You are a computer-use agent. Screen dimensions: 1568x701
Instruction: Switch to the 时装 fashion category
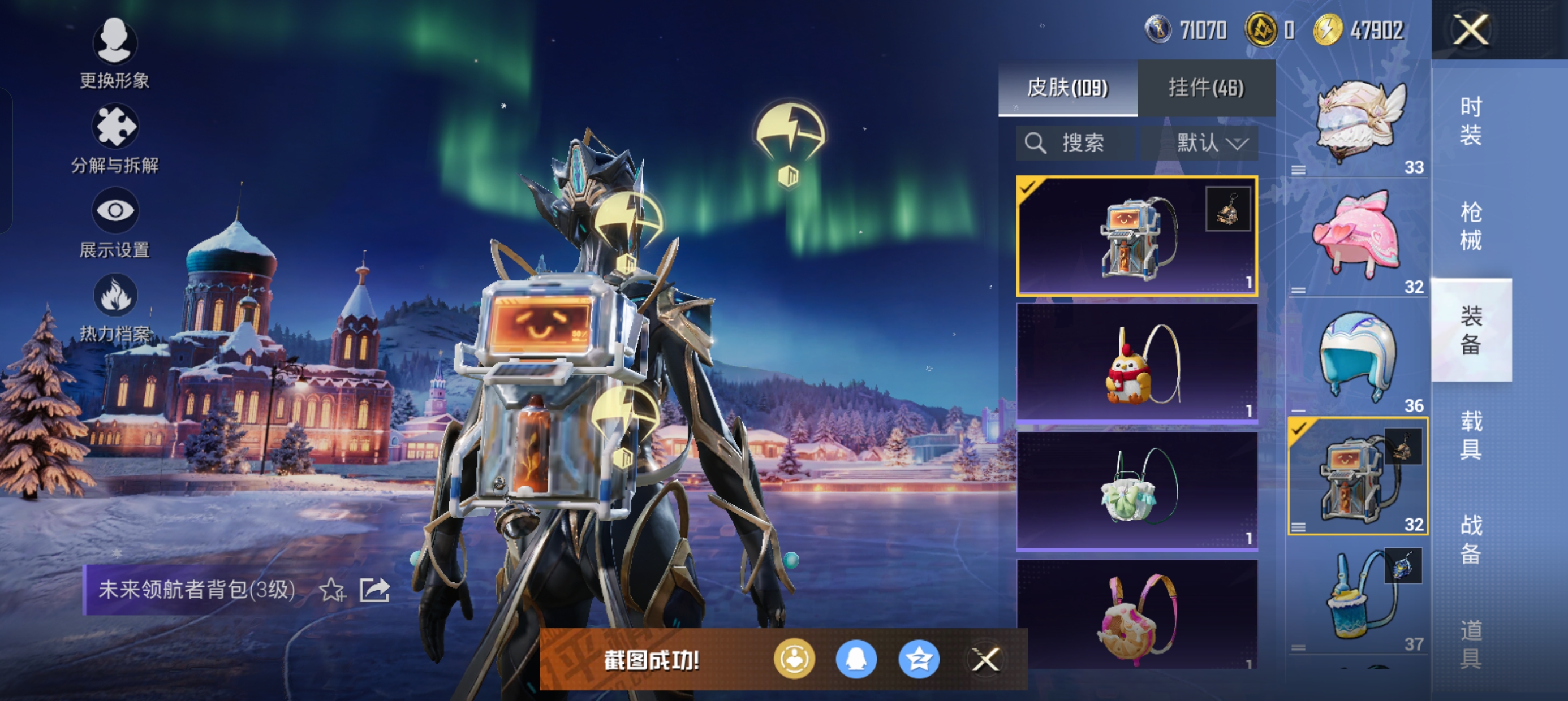click(1470, 121)
